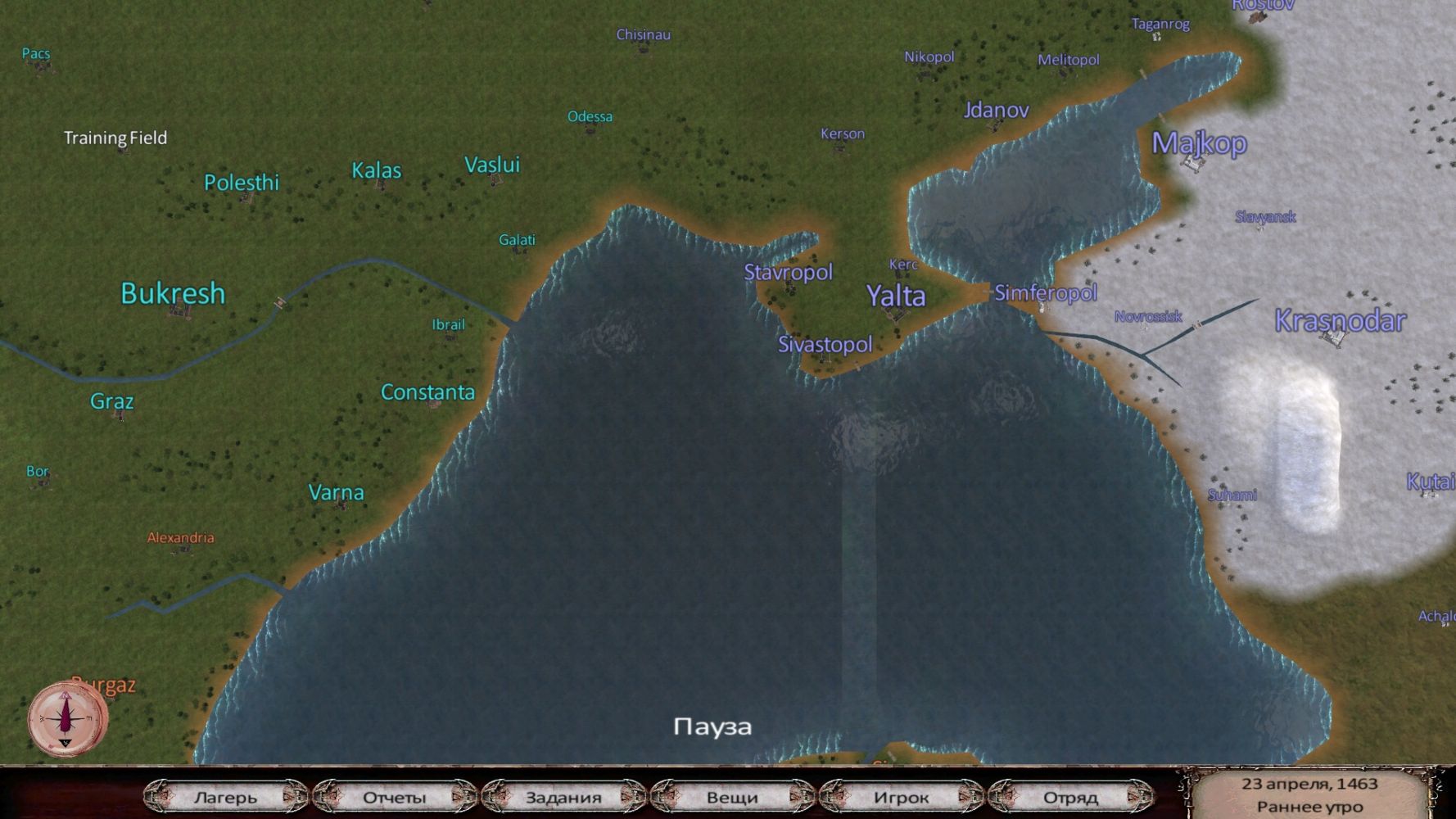Pick the Varna town label
Viewport: 1456px width, 819px height.
coord(336,492)
